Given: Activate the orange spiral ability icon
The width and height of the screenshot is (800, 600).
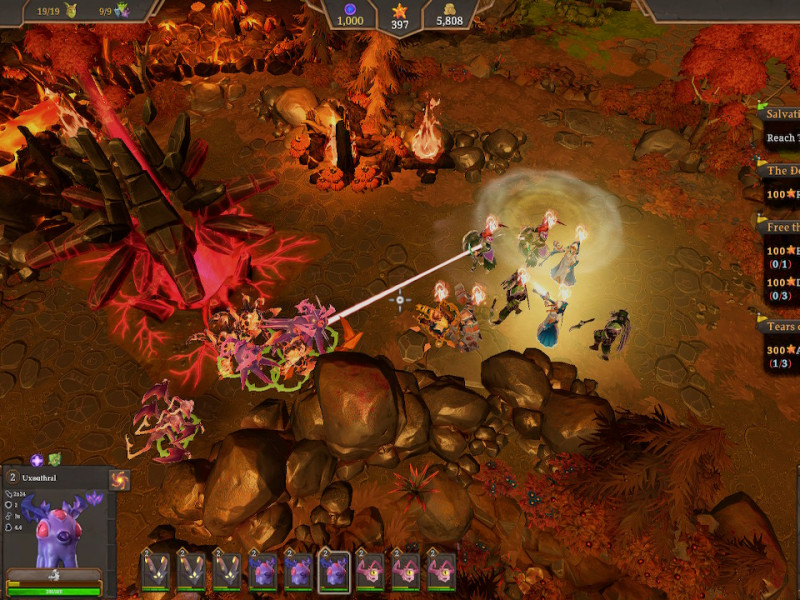Looking at the screenshot, I should [x=119, y=481].
